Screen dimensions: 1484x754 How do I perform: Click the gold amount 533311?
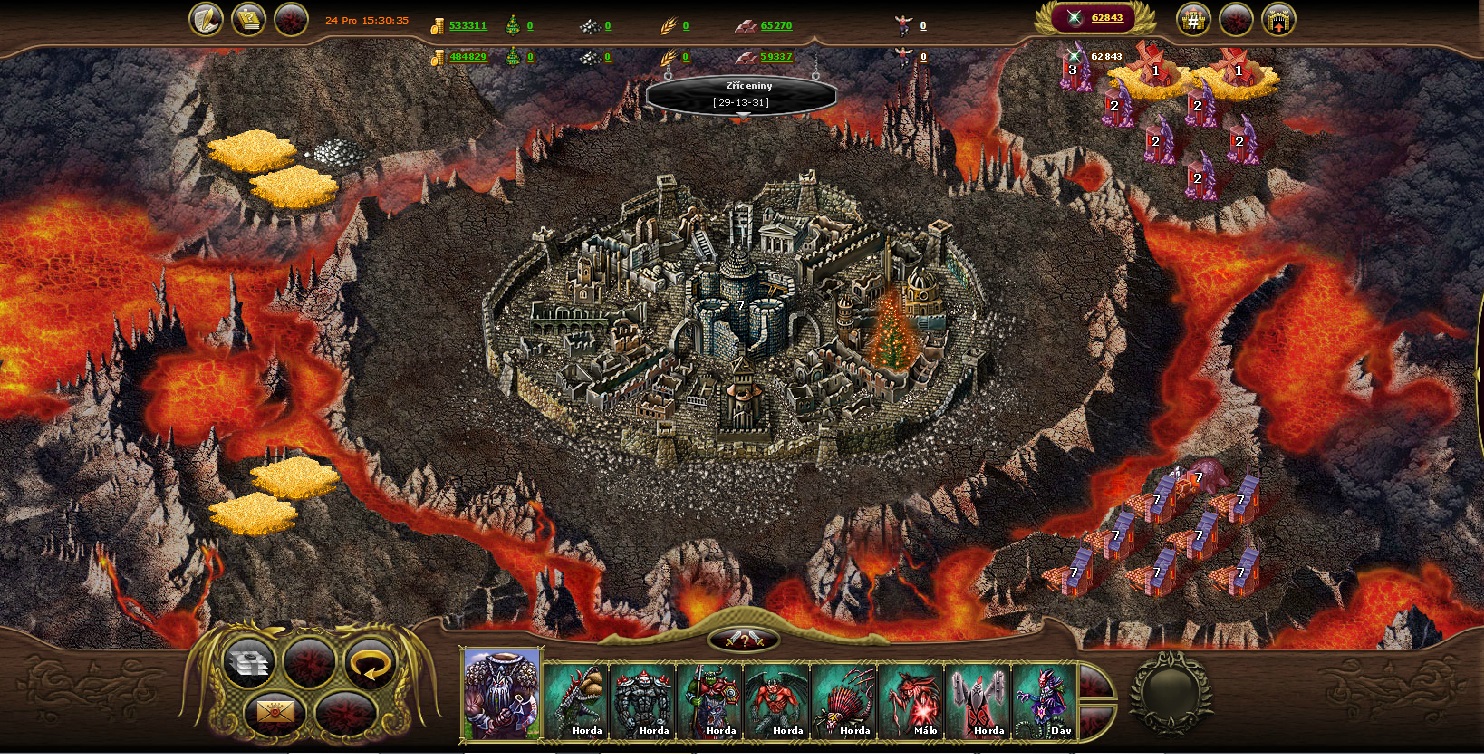[x=467, y=26]
